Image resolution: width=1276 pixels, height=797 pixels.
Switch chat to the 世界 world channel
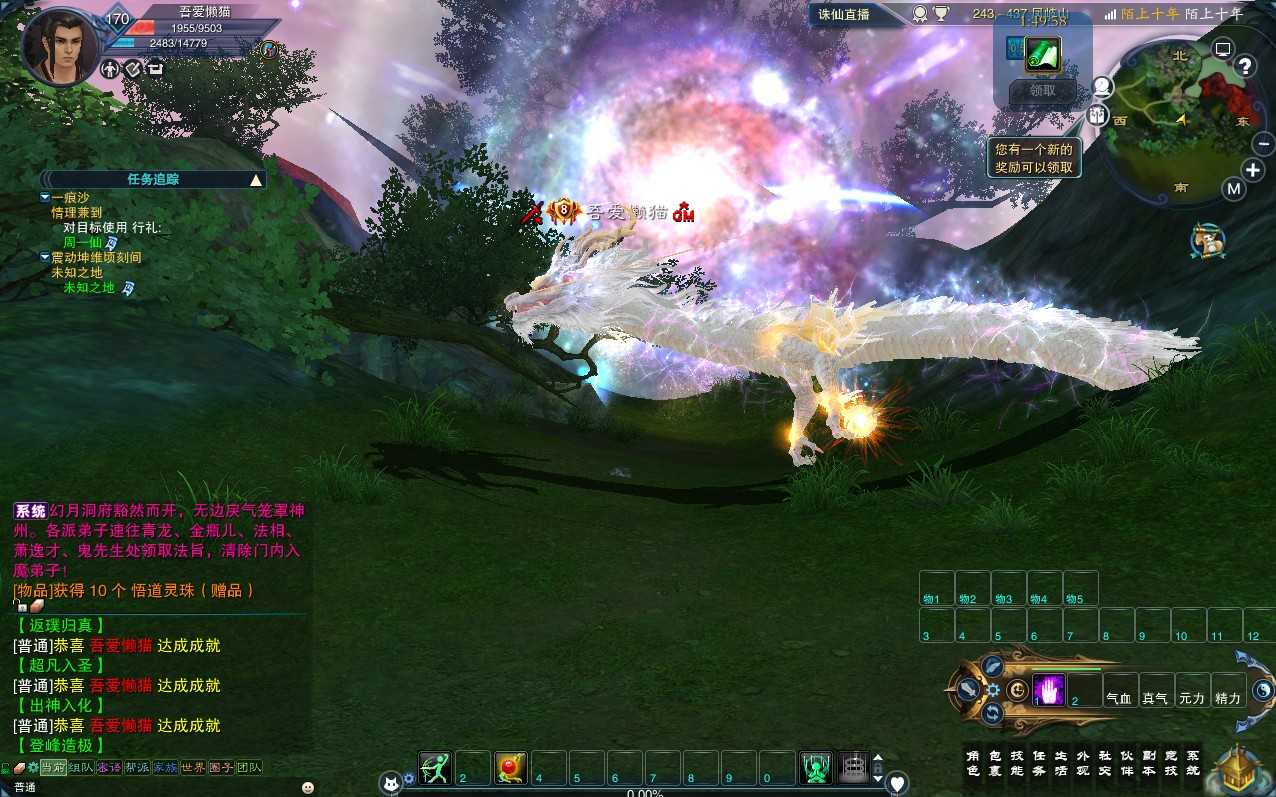pyautogui.click(x=193, y=767)
